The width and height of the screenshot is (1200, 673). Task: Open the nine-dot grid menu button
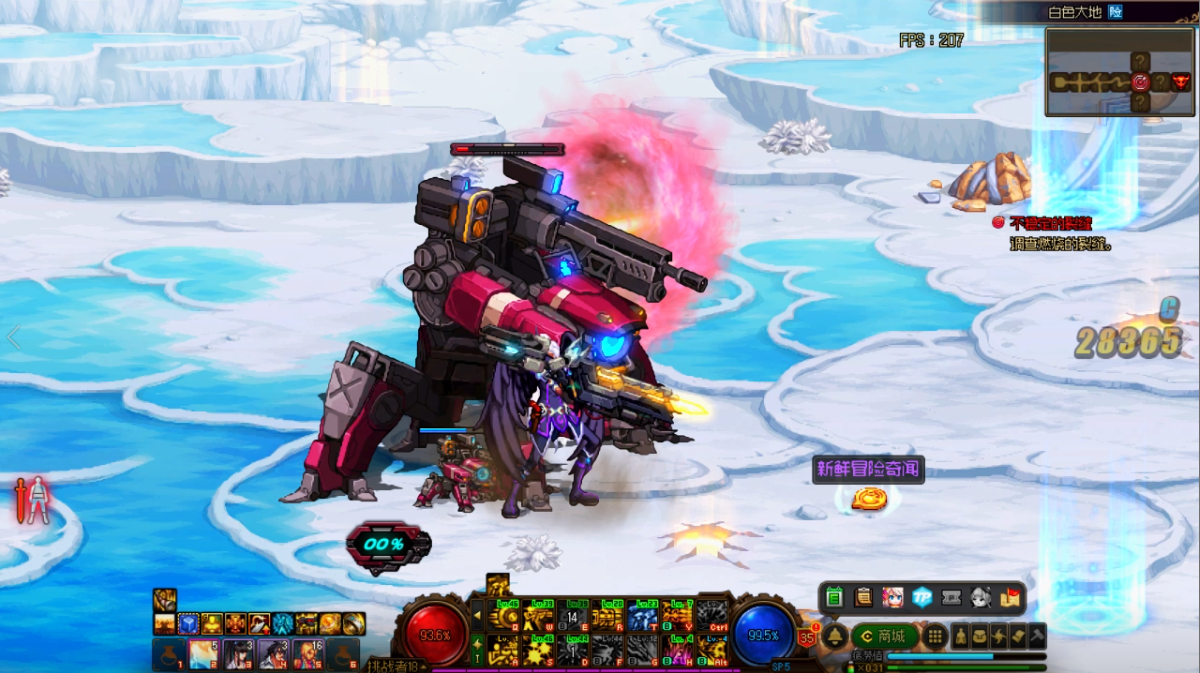point(934,636)
